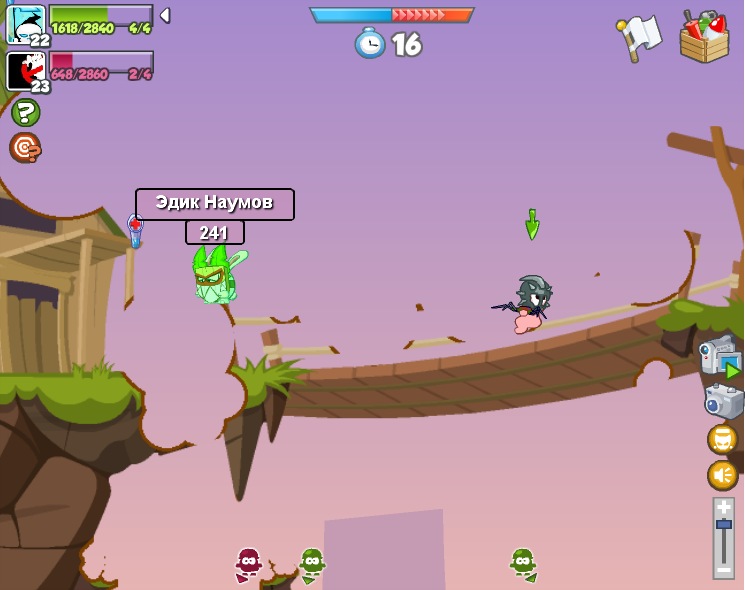Click the orange target hint button
This screenshot has width=745, height=590.
point(25,148)
